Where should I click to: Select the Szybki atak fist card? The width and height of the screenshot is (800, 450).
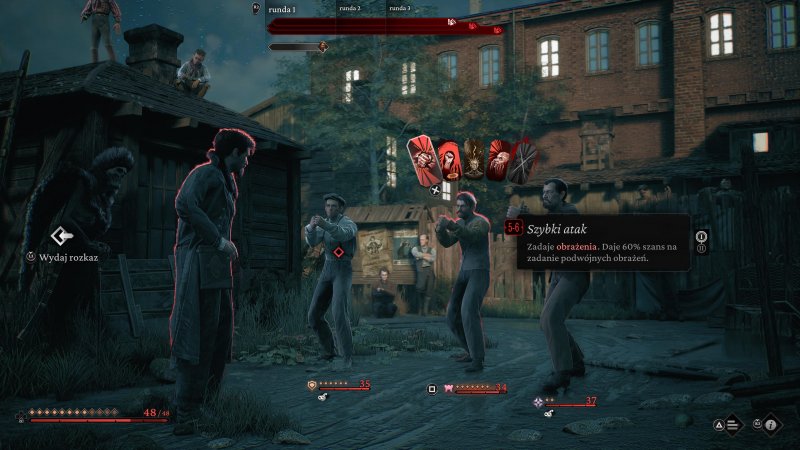pyautogui.click(x=423, y=160)
